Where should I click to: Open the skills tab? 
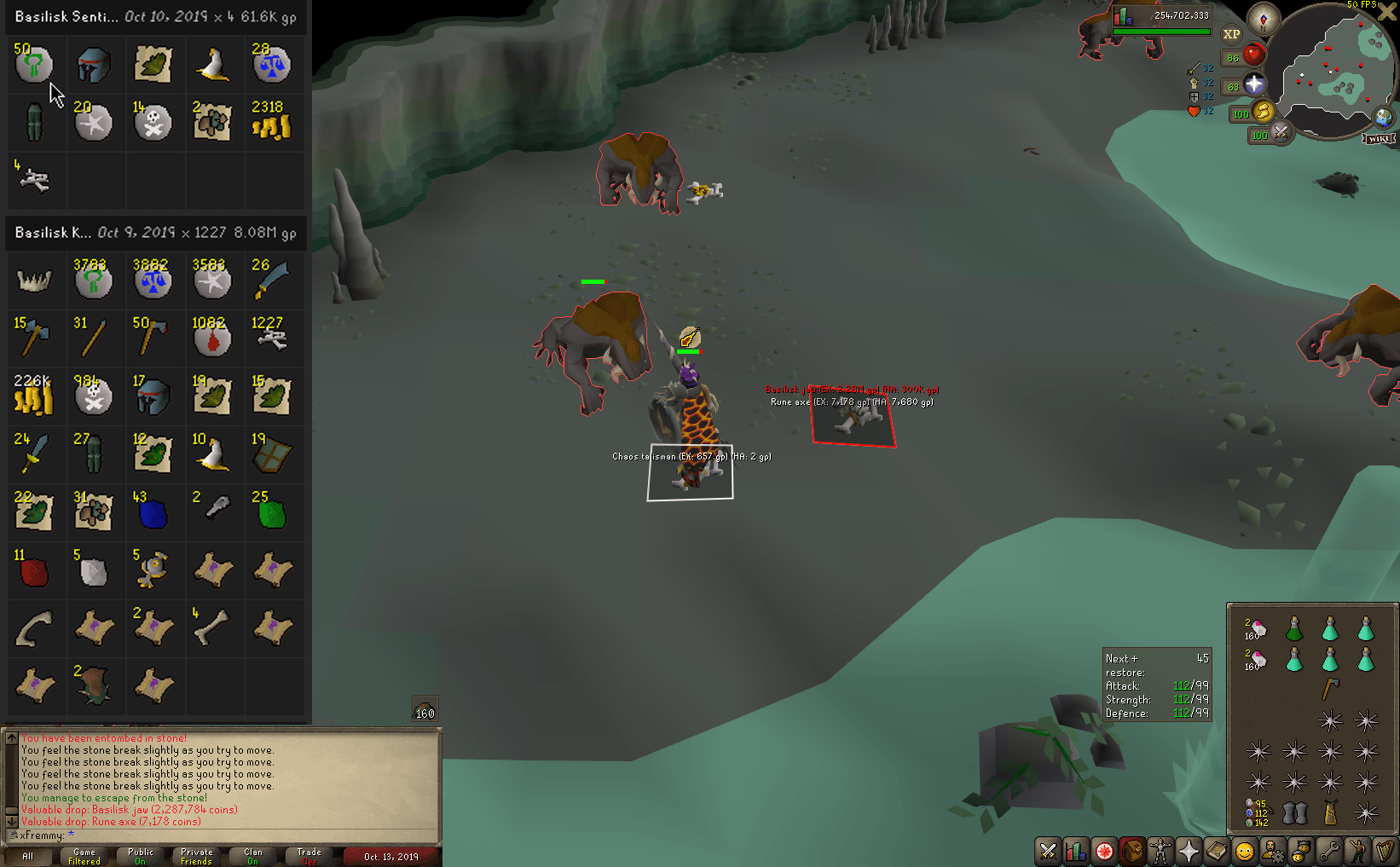pos(1075,853)
